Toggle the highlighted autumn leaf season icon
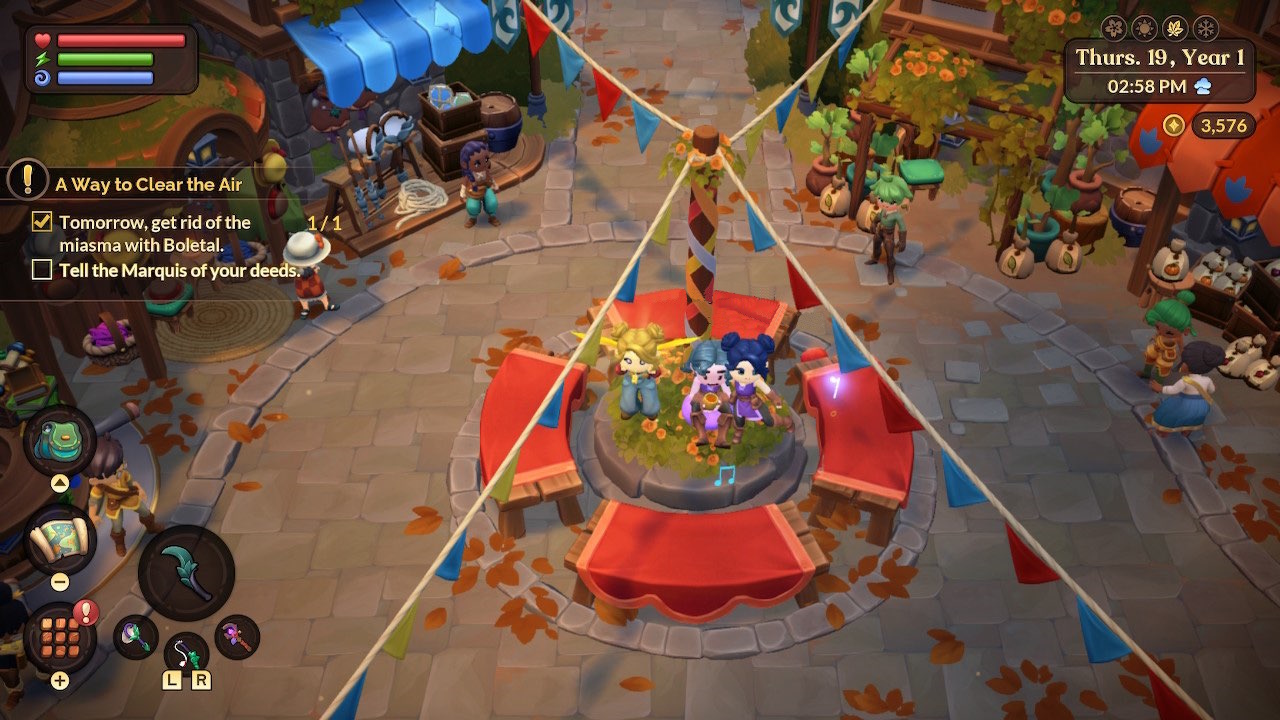The image size is (1280, 720). [x=1174, y=27]
